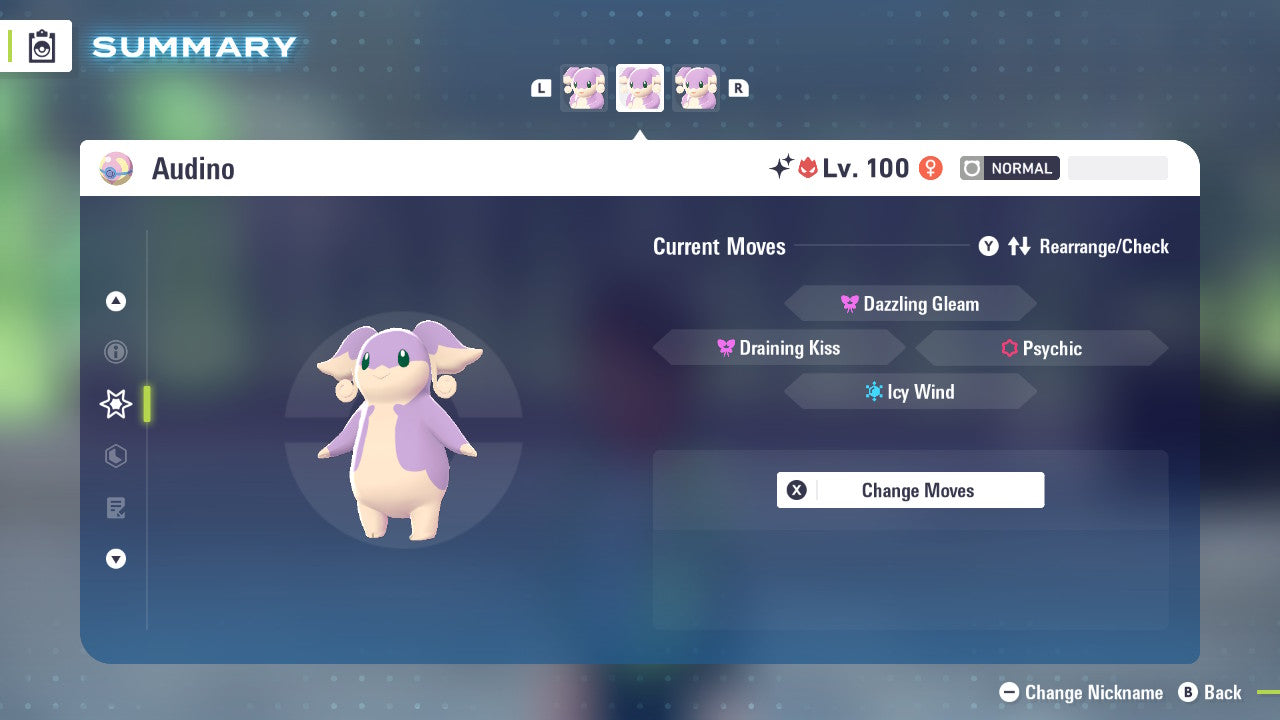Click the NORMAL type badge
The width and height of the screenshot is (1280, 720).
(1009, 168)
